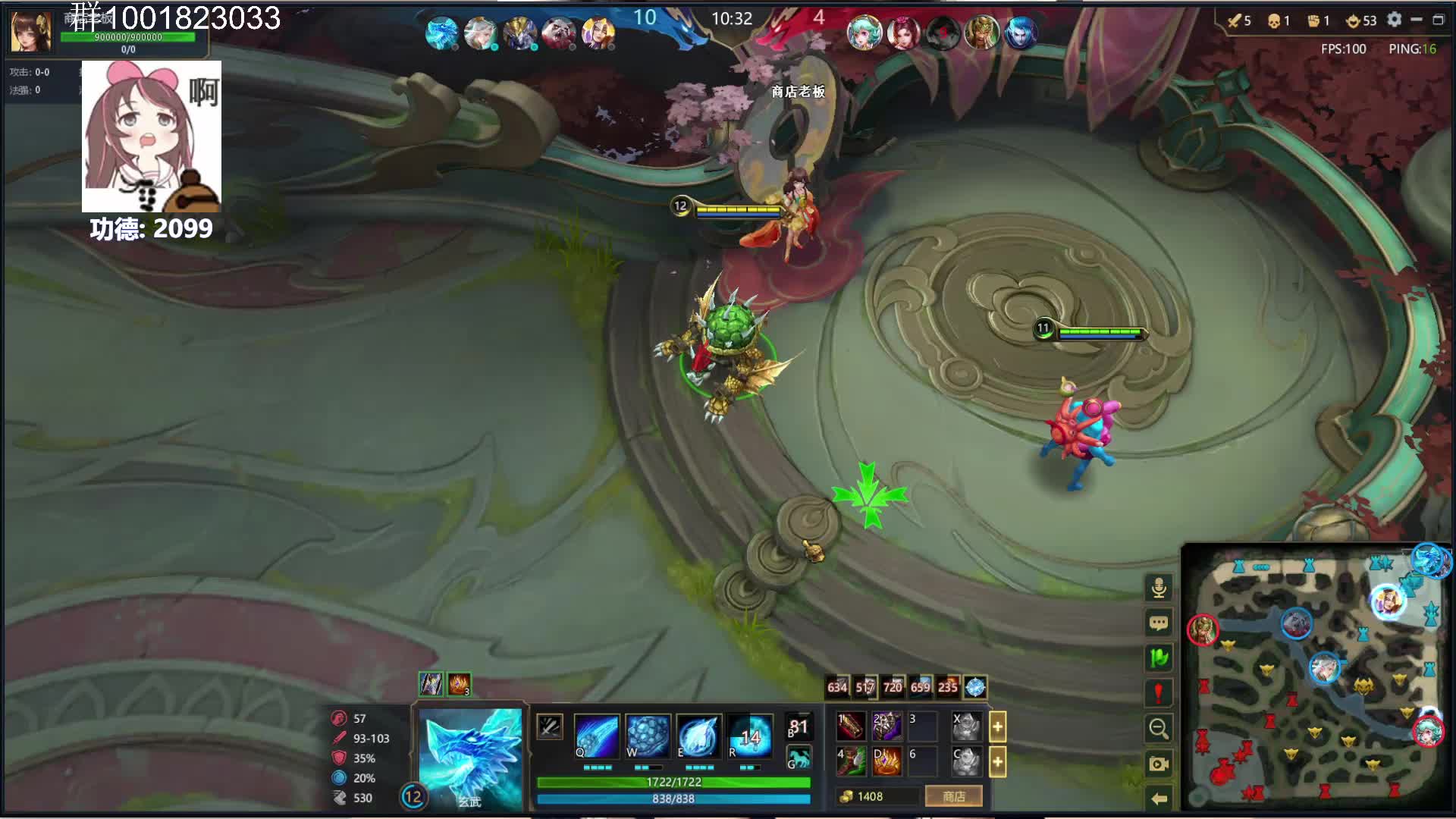Select the crown item in slot D

pos(886,761)
